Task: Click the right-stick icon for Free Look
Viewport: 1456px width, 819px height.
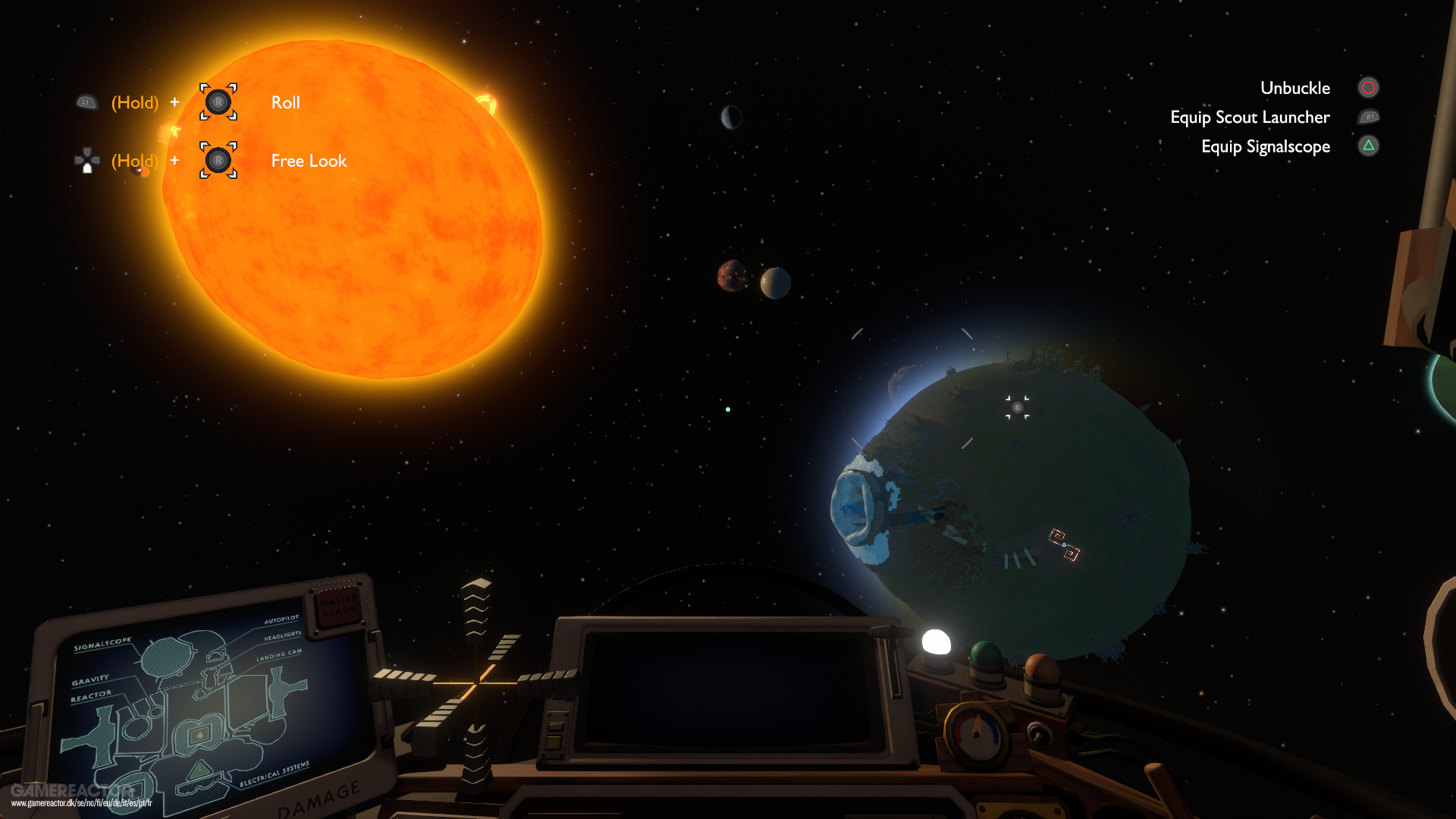Action: pos(218,161)
